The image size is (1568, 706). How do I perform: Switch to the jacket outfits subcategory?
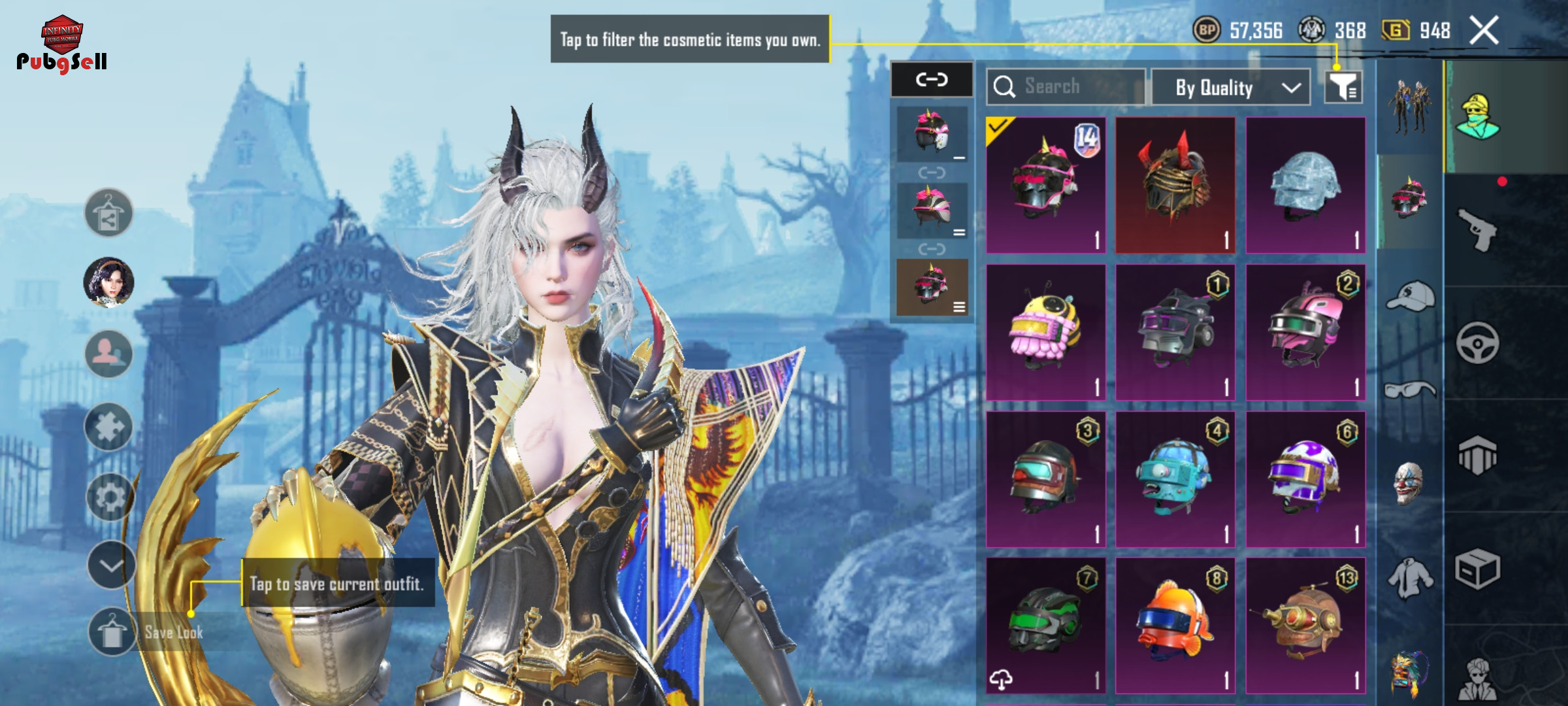pos(1410,578)
